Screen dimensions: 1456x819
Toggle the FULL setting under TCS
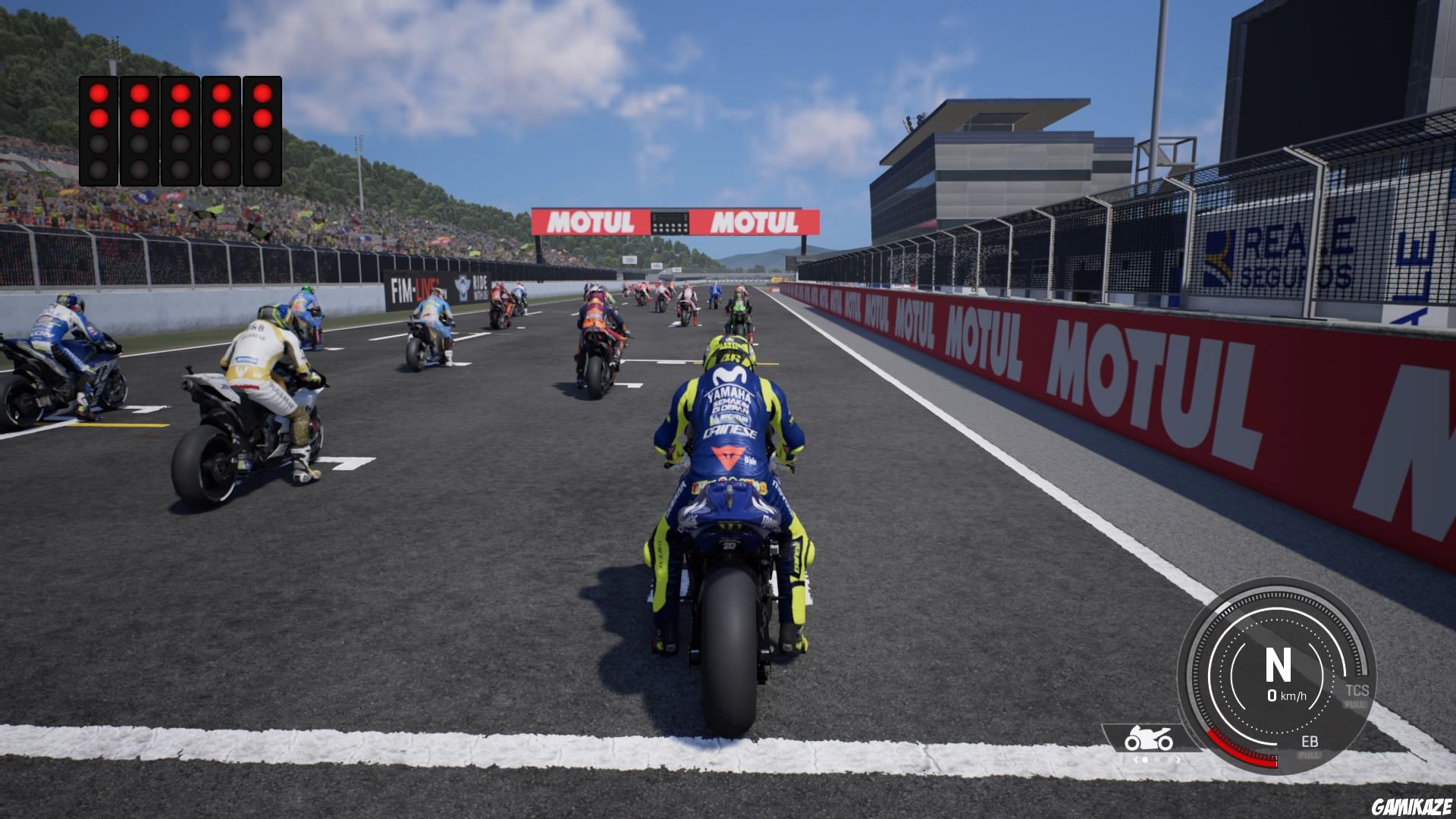pyautogui.click(x=1355, y=704)
